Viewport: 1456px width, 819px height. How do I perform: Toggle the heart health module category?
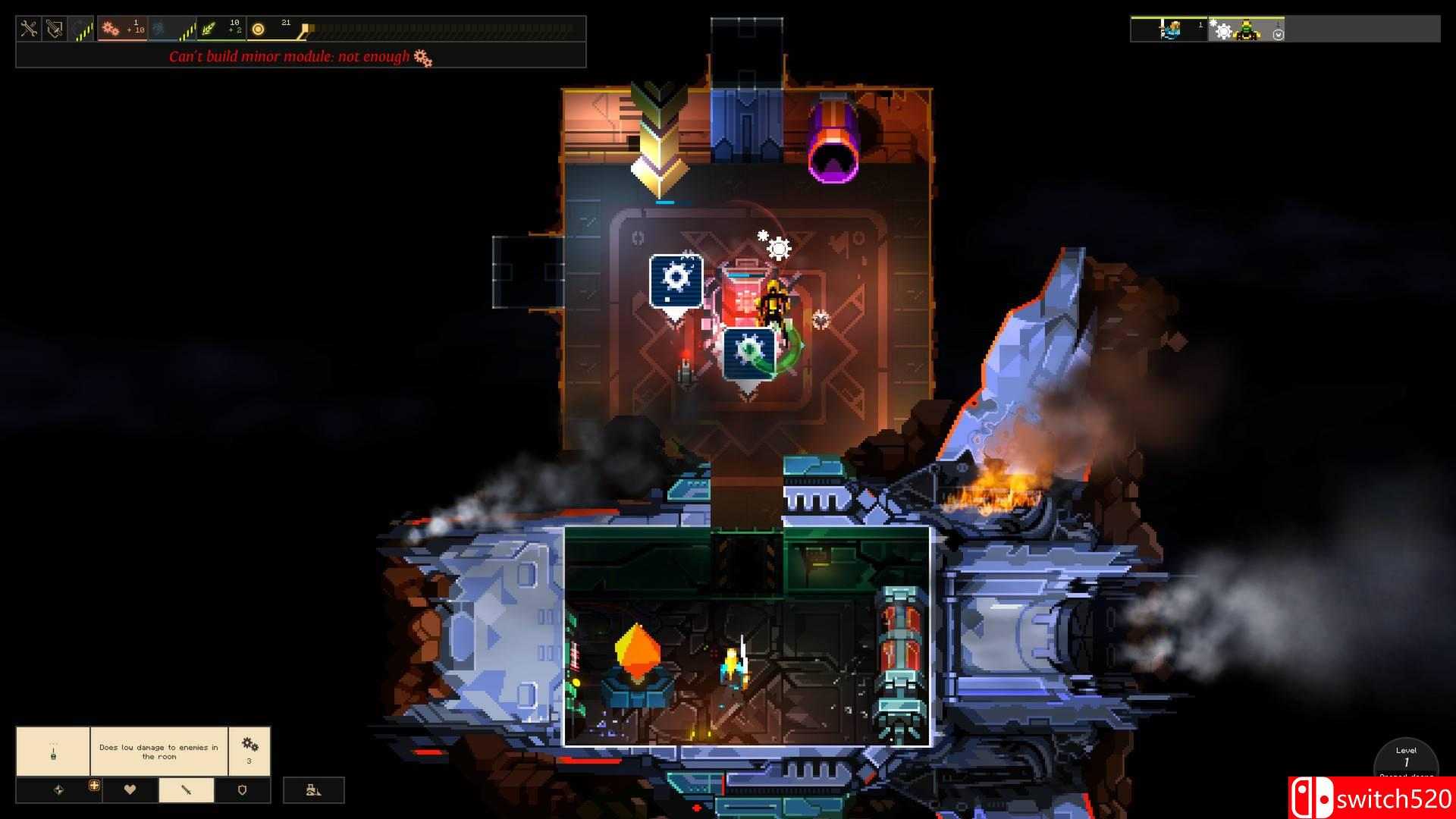129,789
